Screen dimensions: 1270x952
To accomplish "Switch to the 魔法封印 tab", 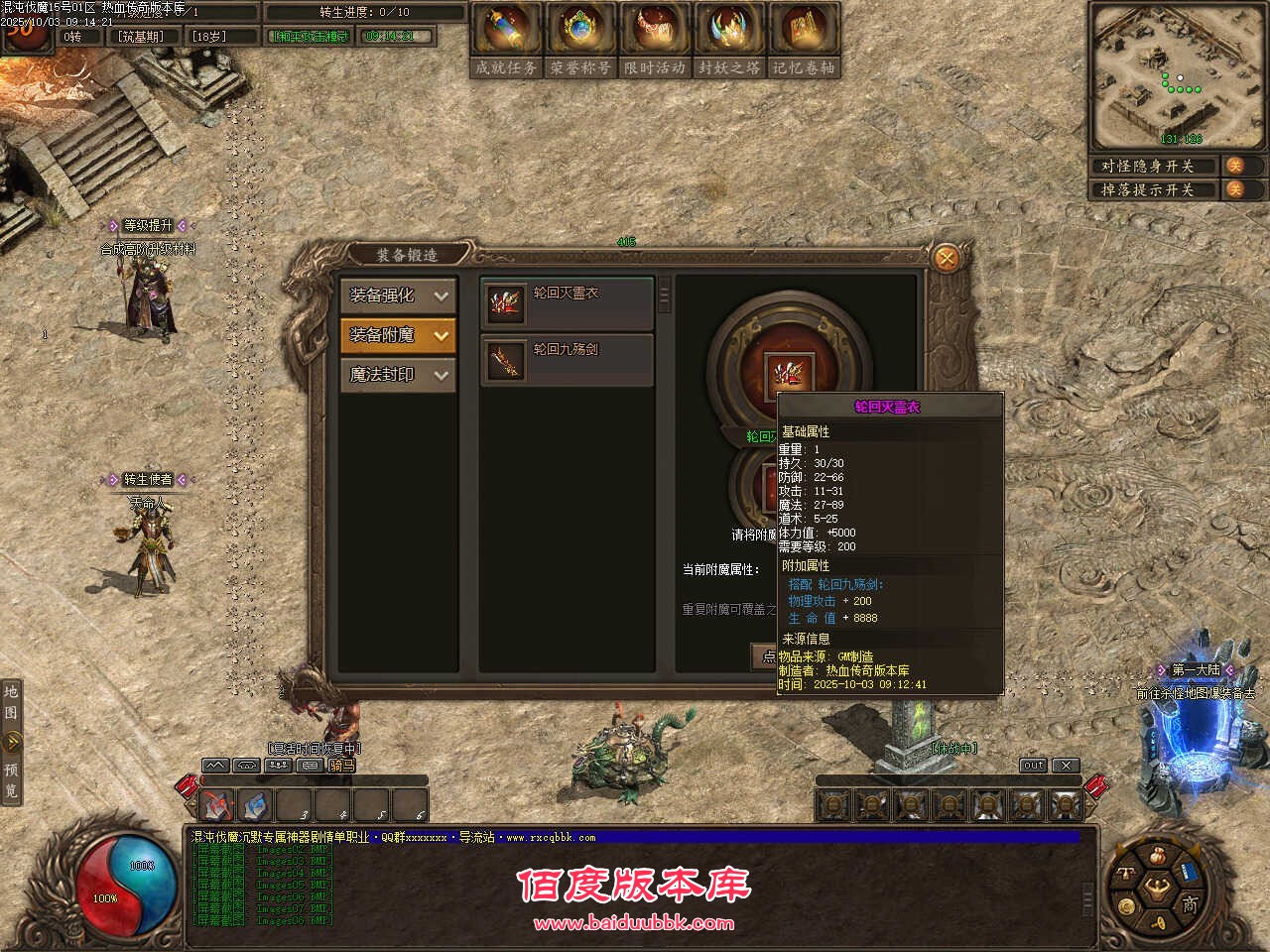I will click(397, 375).
